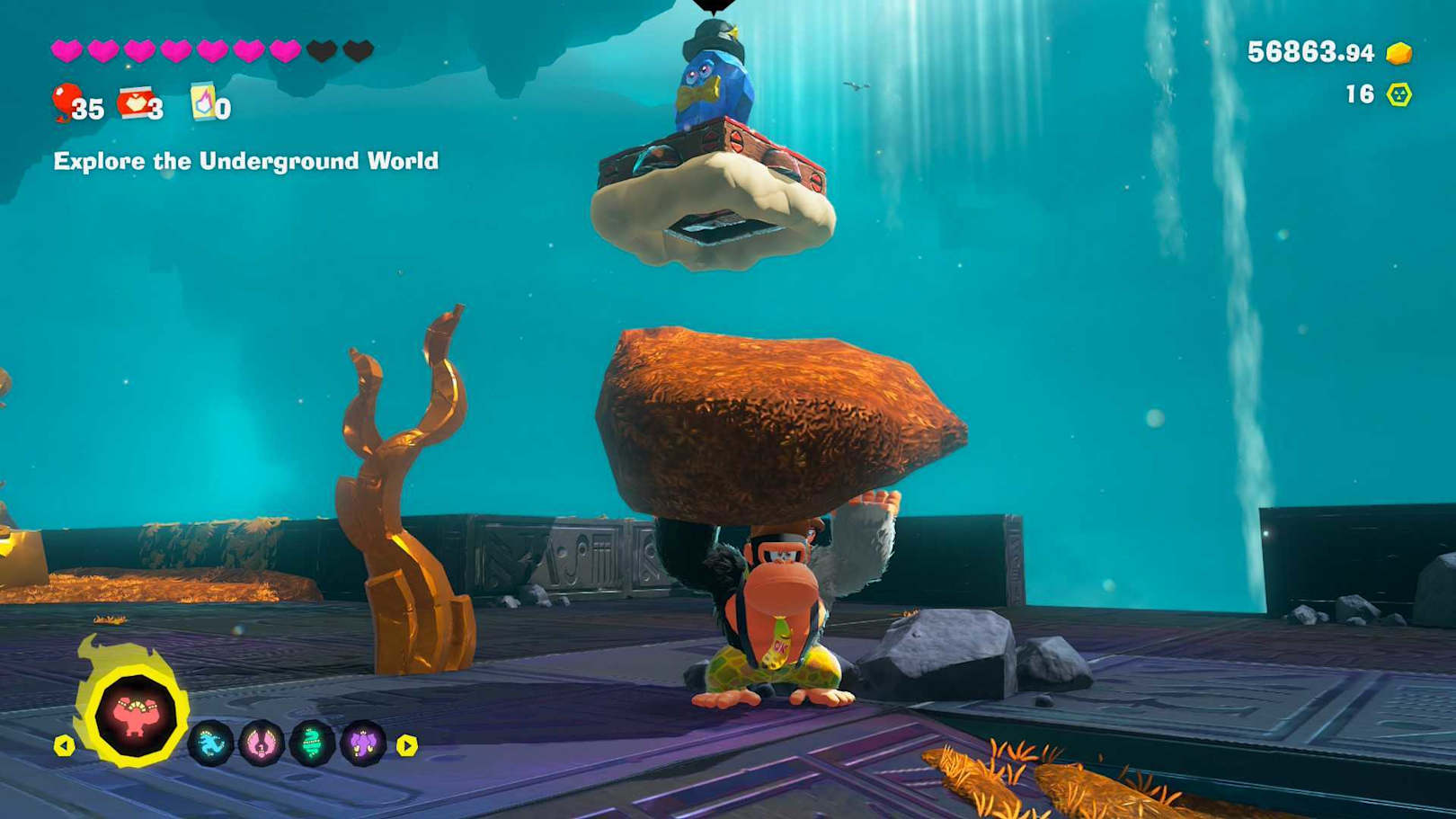Viewport: 1456px width, 819px height.
Task: Click the right arrow of the Bananza selector
Action: (407, 745)
